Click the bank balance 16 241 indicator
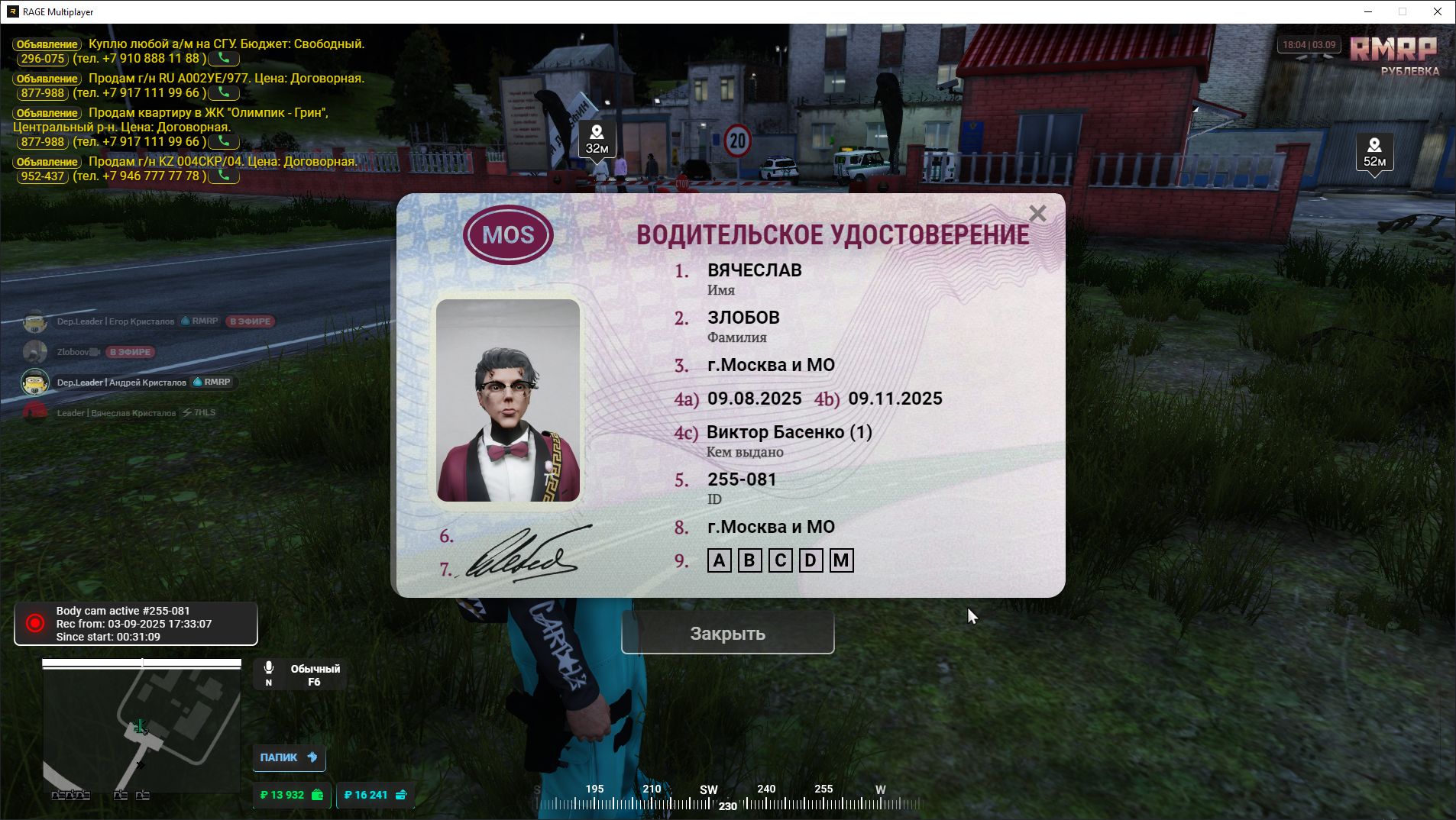The width and height of the screenshot is (1456, 820). (x=375, y=795)
